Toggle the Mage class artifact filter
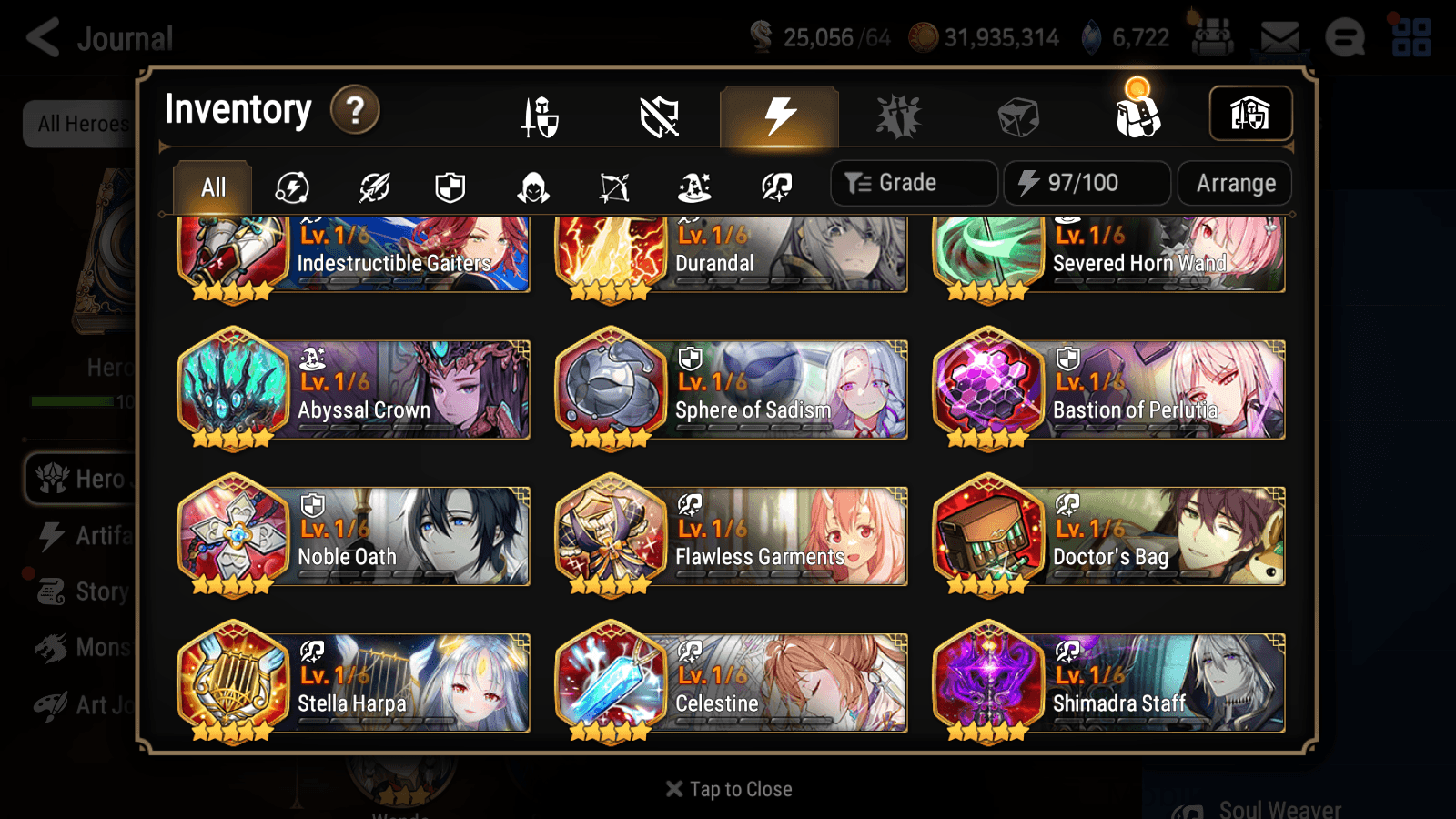This screenshot has height=819, width=1456. pos(693,187)
